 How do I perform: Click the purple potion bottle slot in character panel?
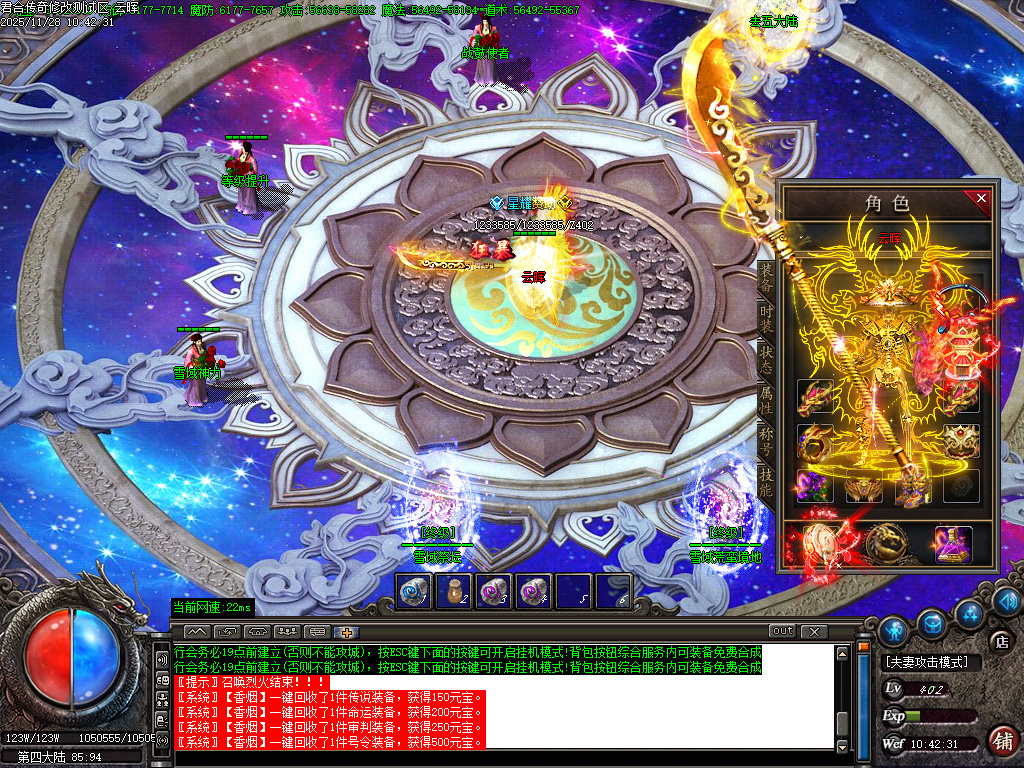953,545
